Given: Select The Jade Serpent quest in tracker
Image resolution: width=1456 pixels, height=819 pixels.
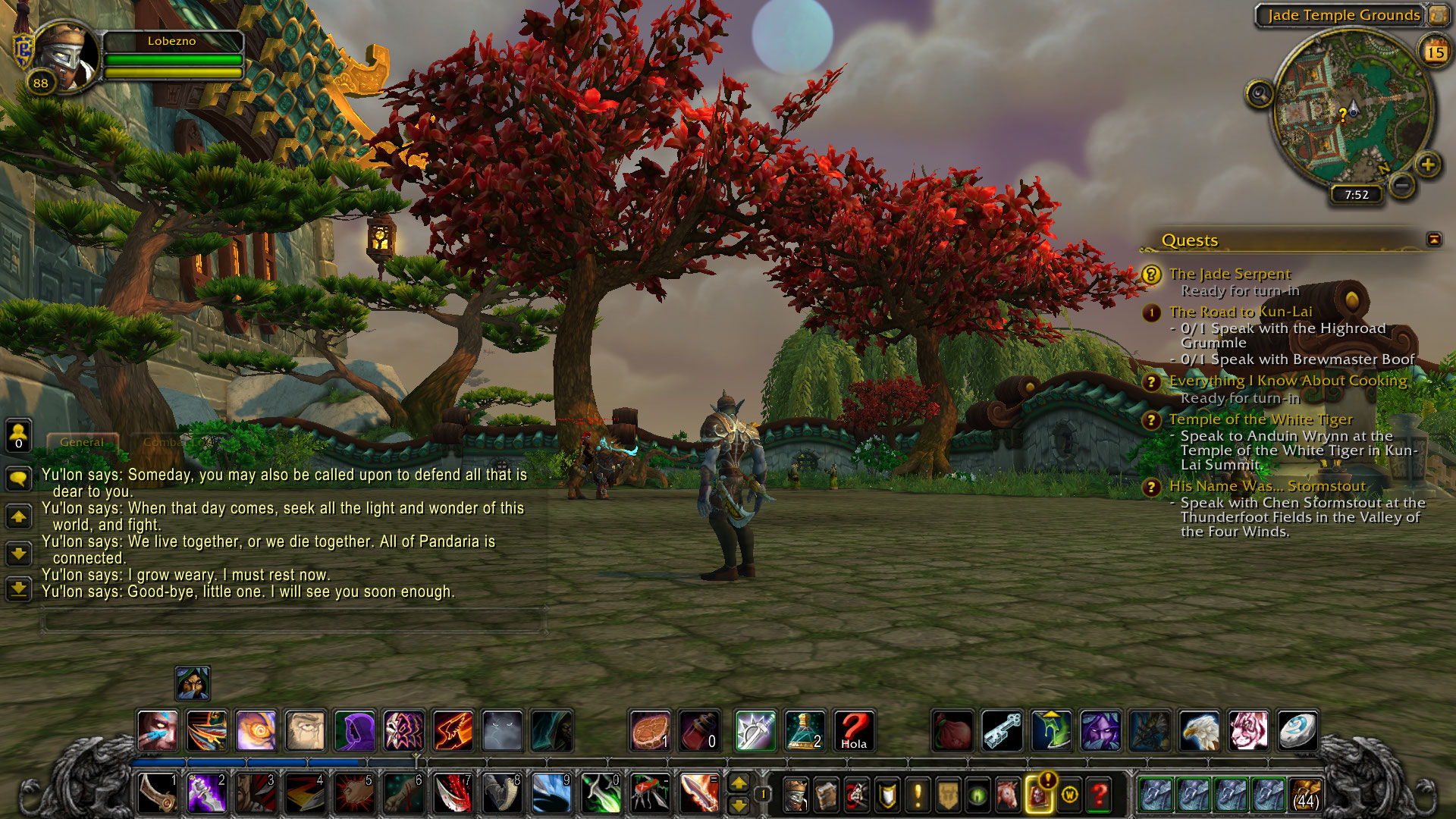Looking at the screenshot, I should 1229,274.
